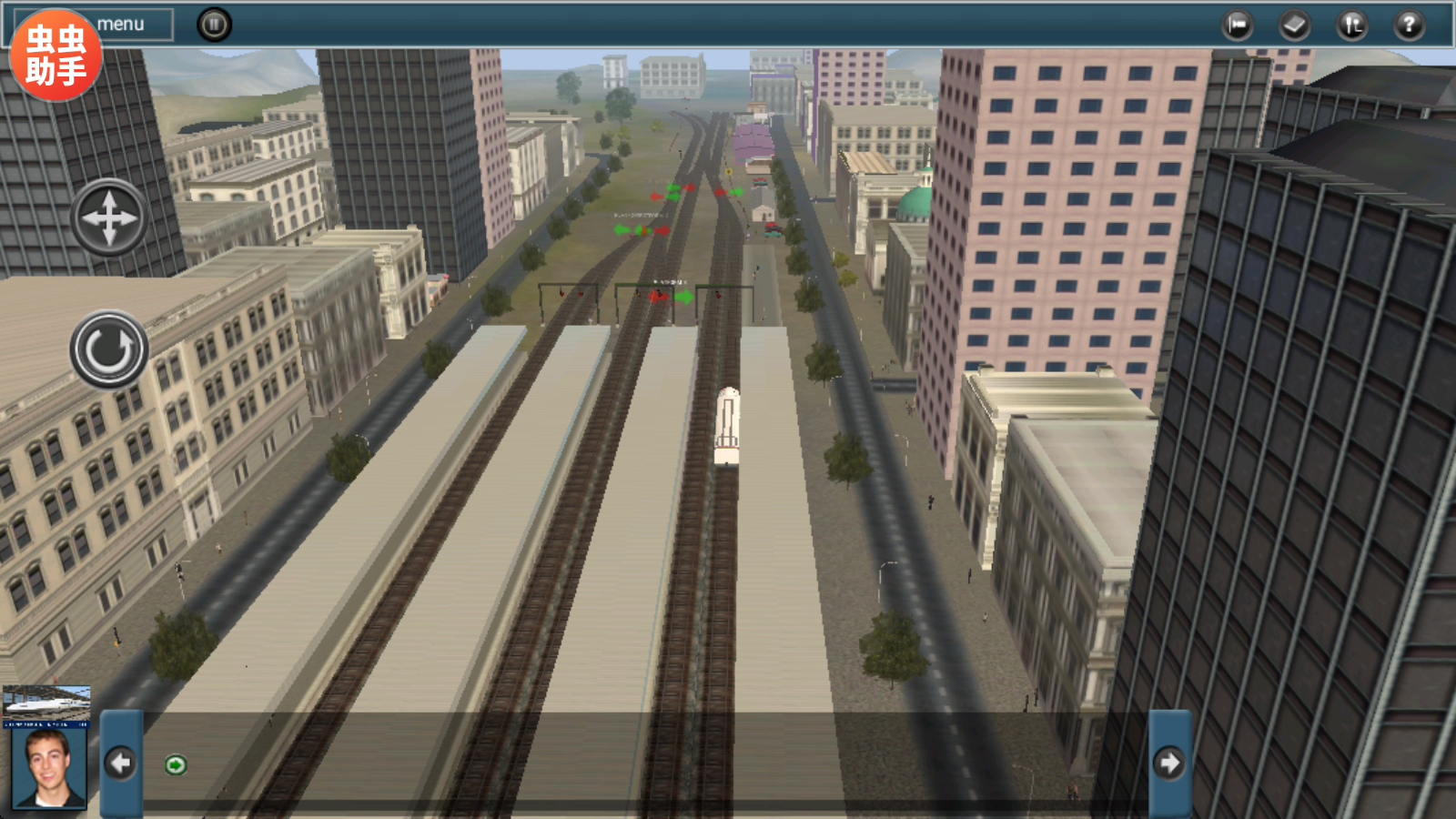Viewport: 1456px width, 819px height.
Task: Open the camera view options icon
Action: 1238,25
